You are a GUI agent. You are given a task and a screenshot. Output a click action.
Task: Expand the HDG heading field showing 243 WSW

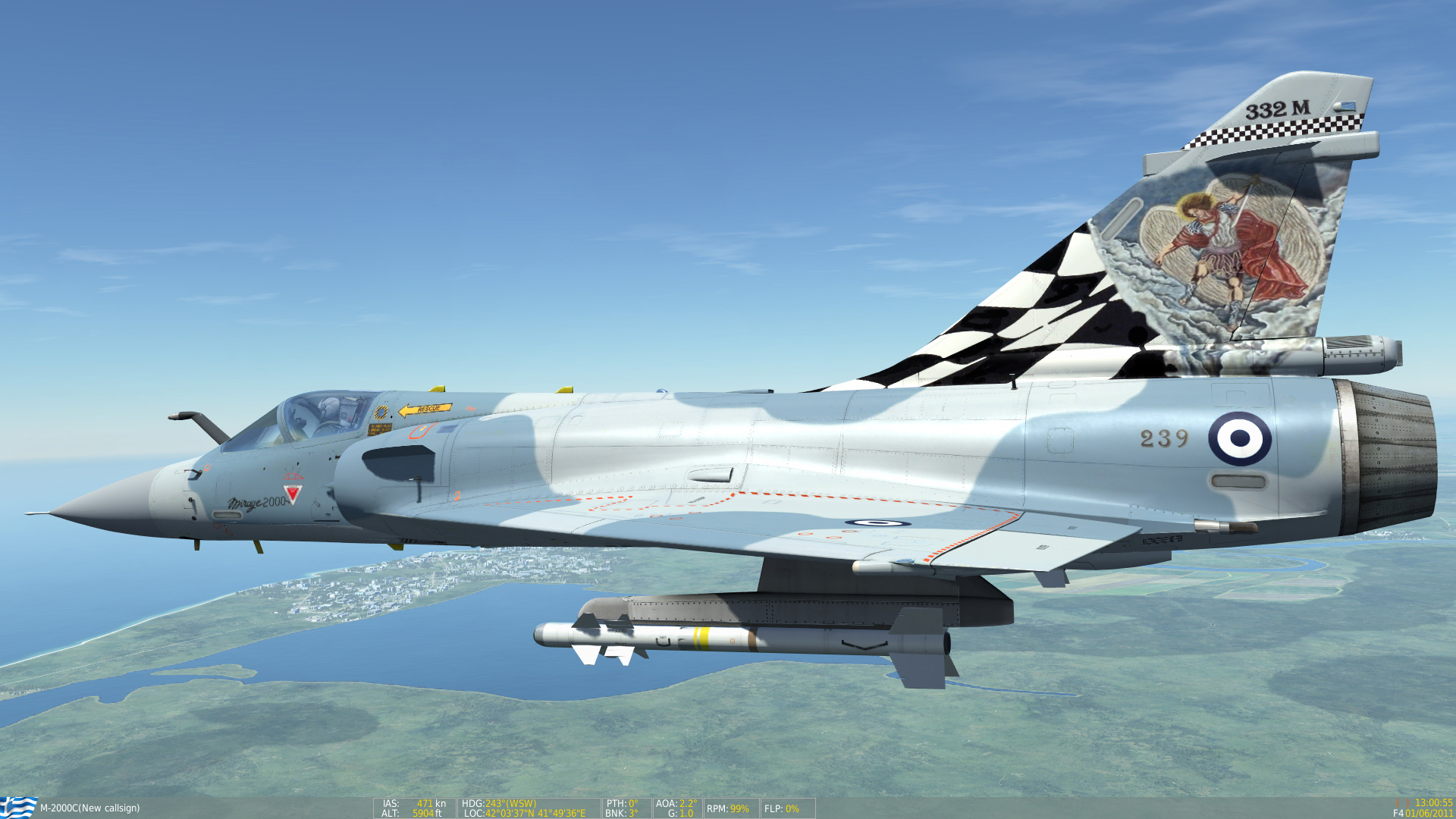click(x=499, y=802)
